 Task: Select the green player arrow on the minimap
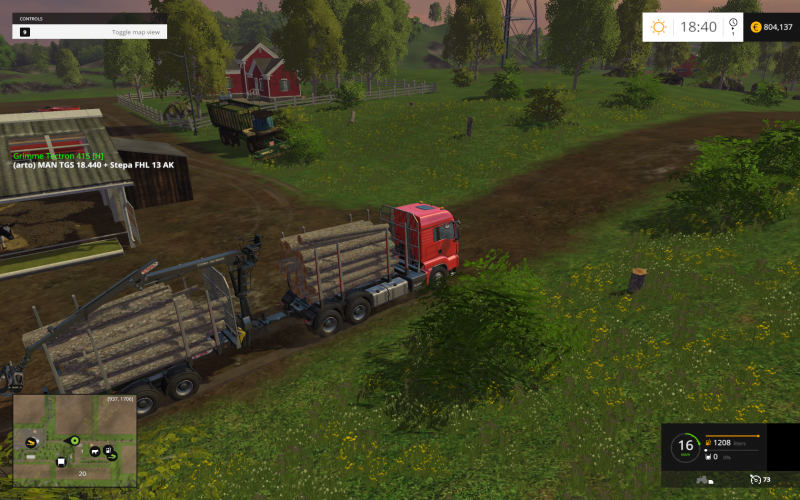coord(74,440)
